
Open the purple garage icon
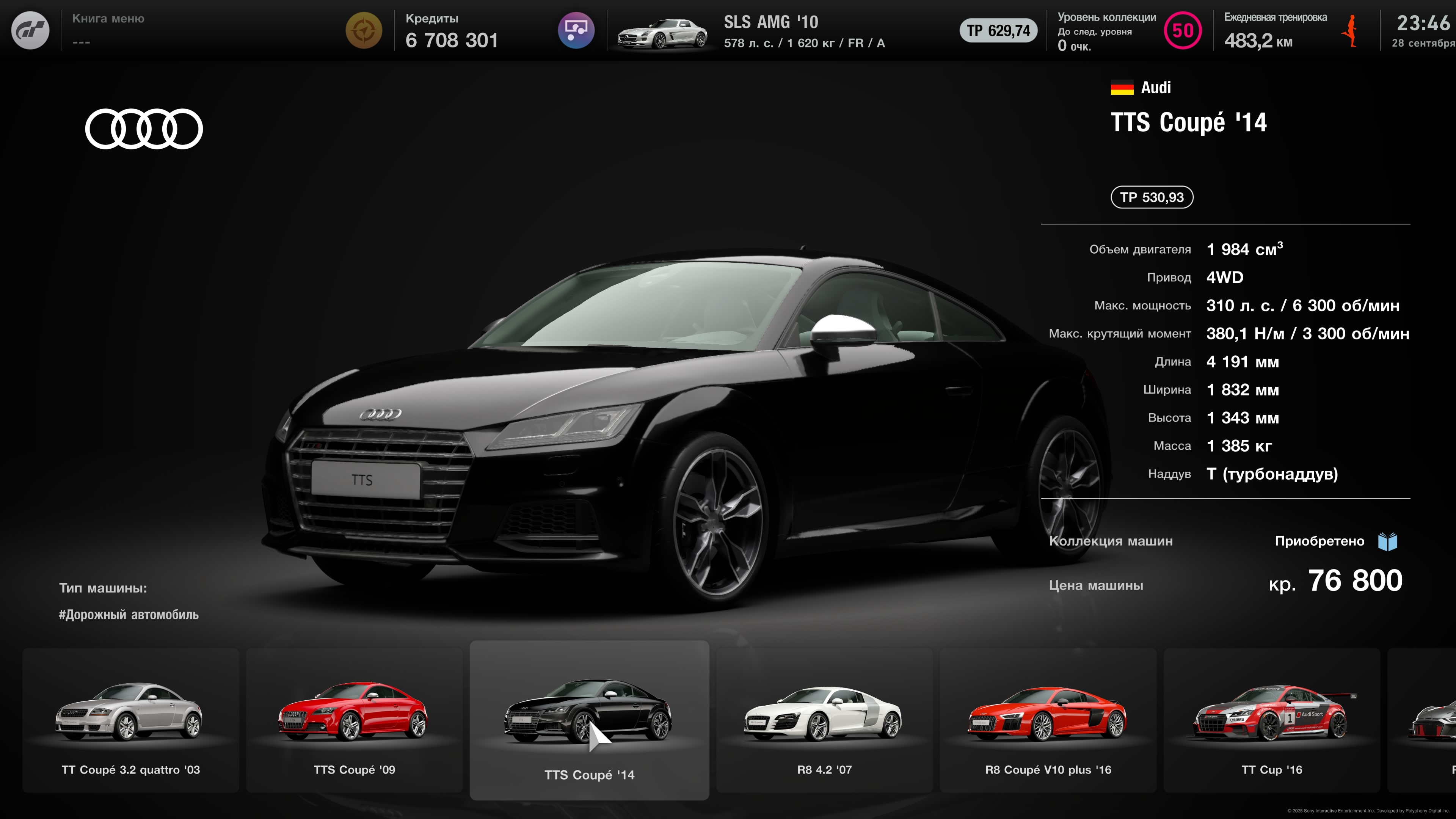click(576, 30)
